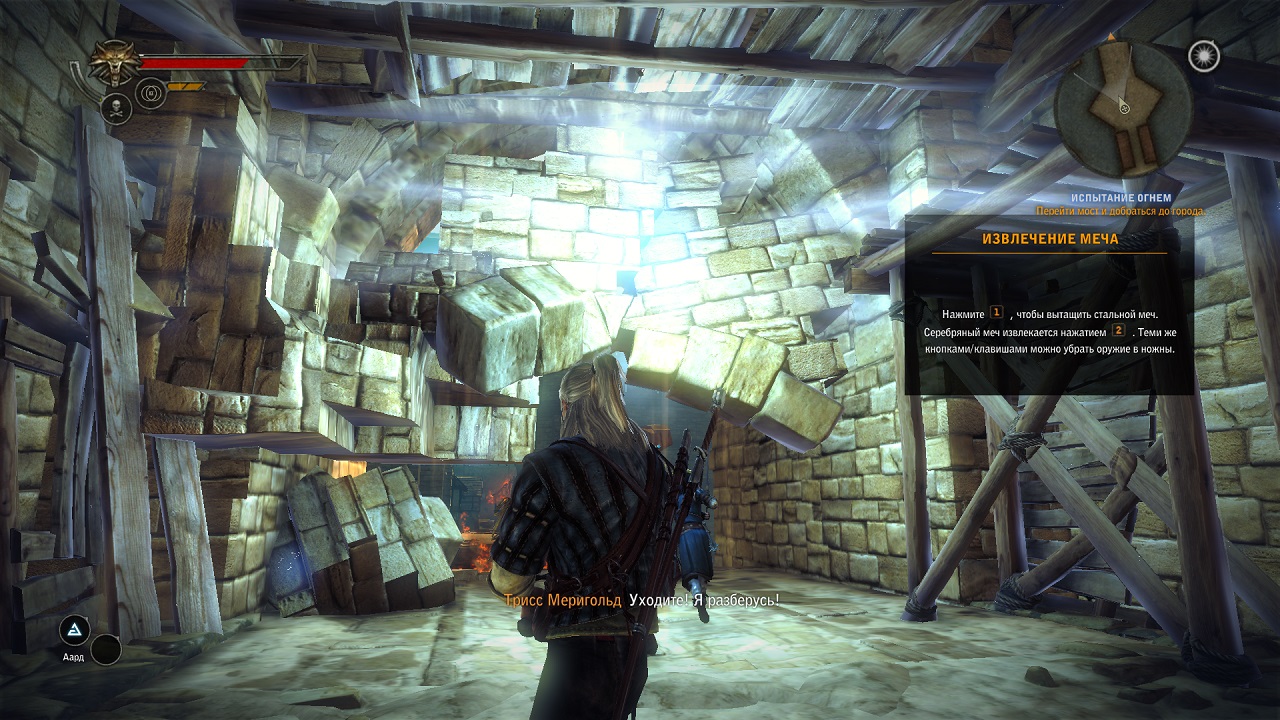The image size is (1280, 720).
Task: Open the tracked quest "Испытание огнем"
Action: tap(1123, 198)
